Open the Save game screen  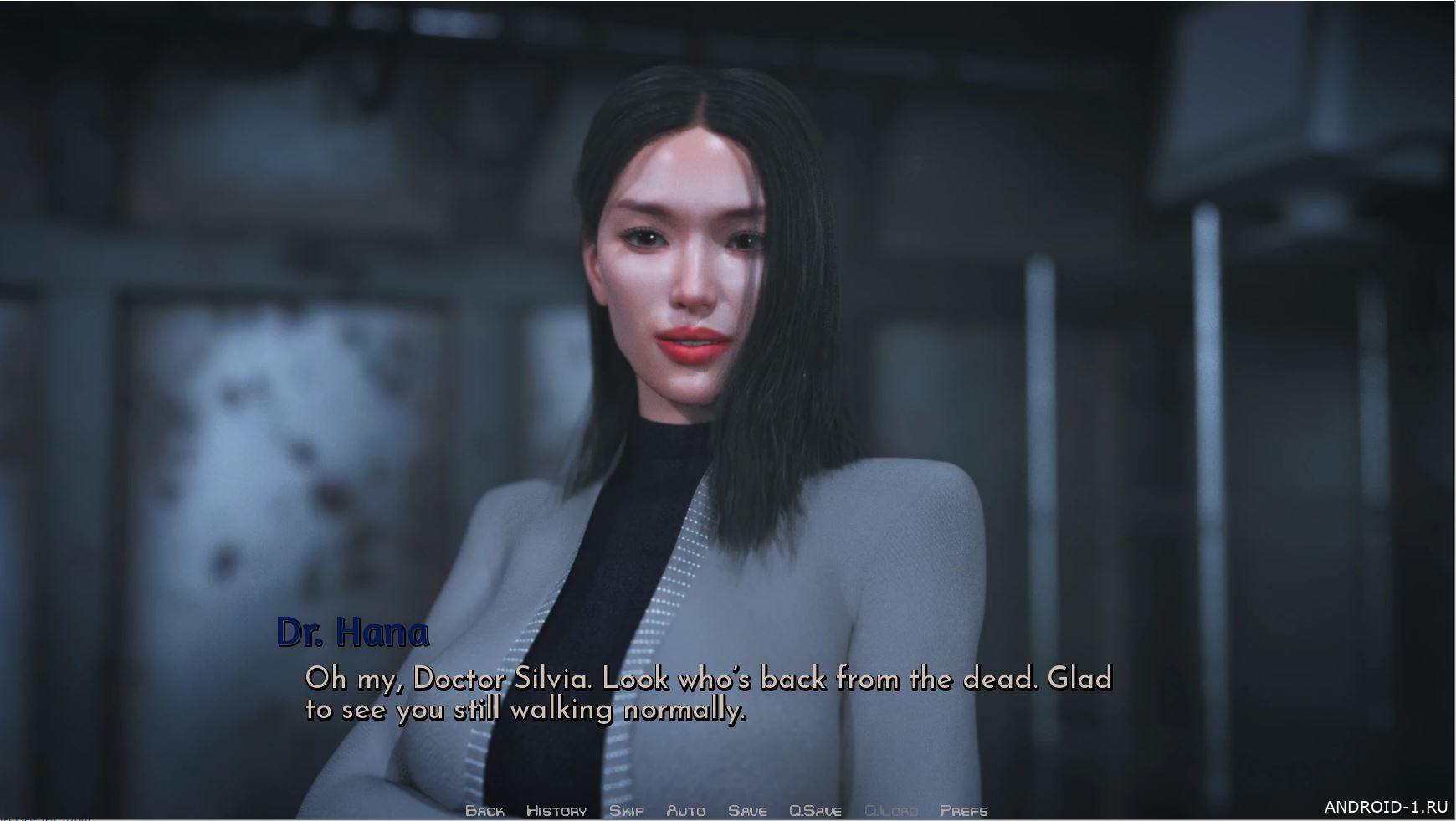[x=747, y=810]
